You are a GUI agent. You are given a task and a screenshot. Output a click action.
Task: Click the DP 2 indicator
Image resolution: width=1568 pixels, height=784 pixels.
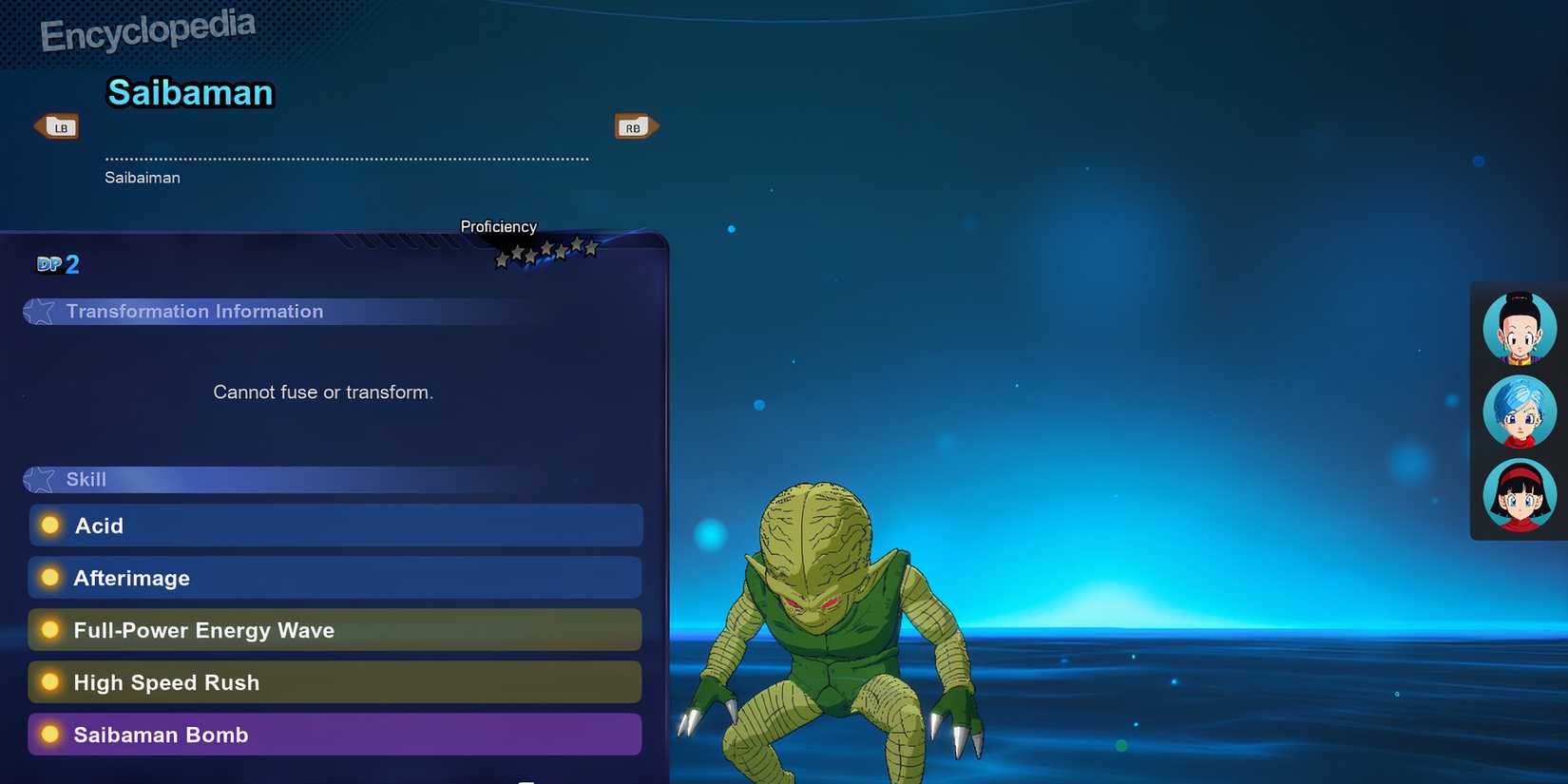click(x=58, y=263)
